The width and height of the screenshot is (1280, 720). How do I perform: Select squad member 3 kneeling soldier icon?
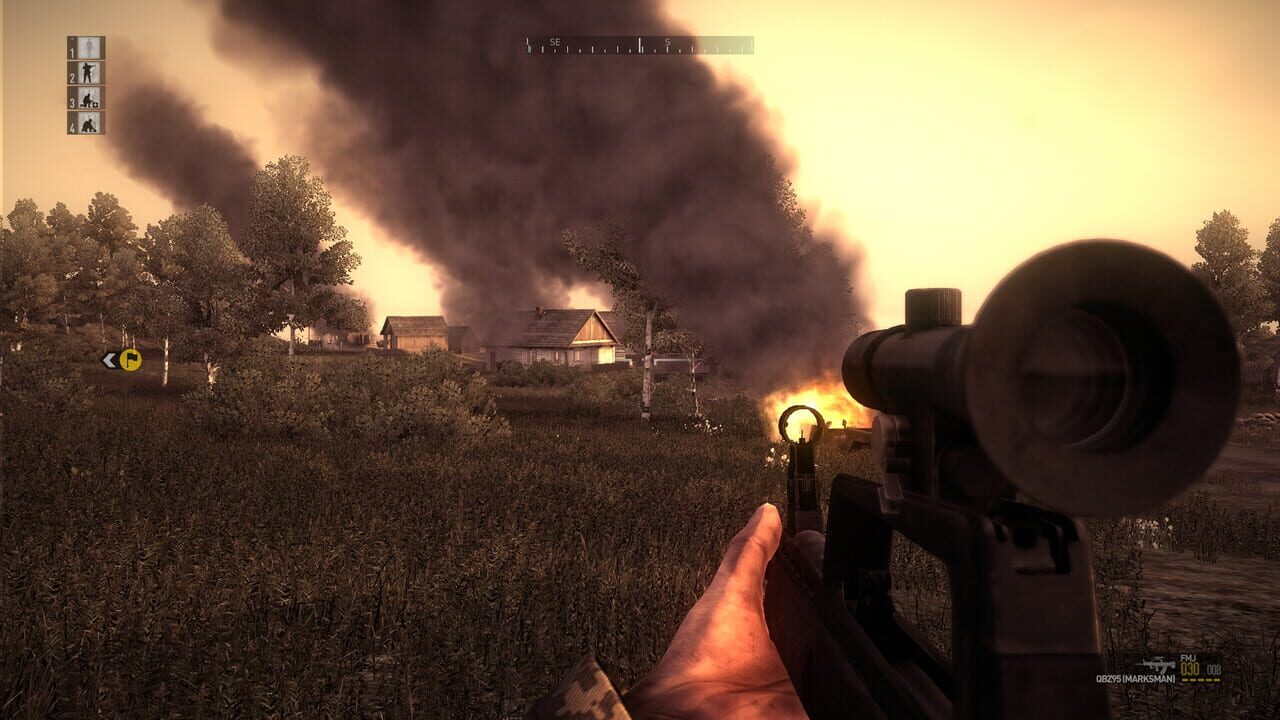click(87, 98)
